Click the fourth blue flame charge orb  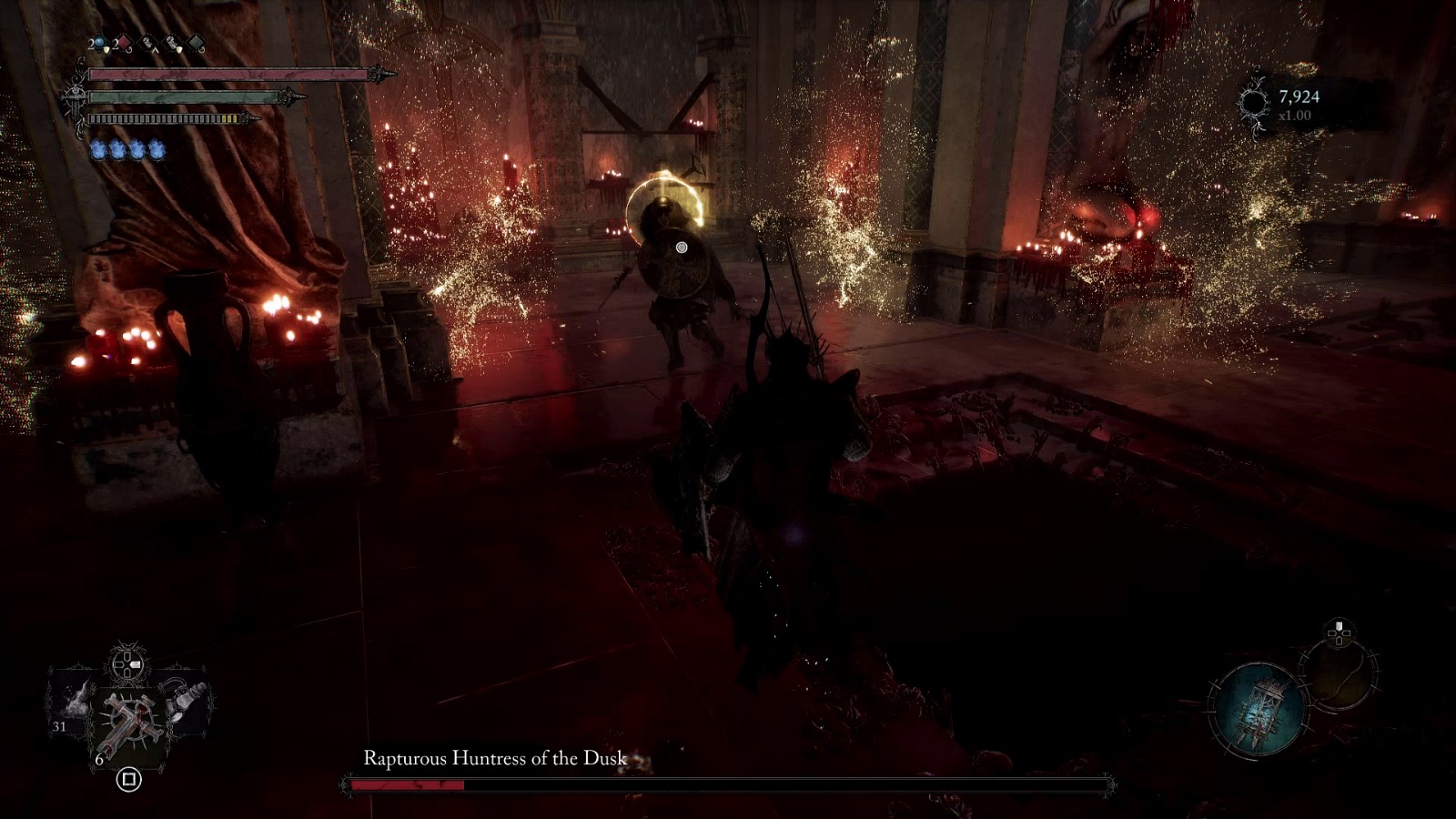click(x=157, y=148)
